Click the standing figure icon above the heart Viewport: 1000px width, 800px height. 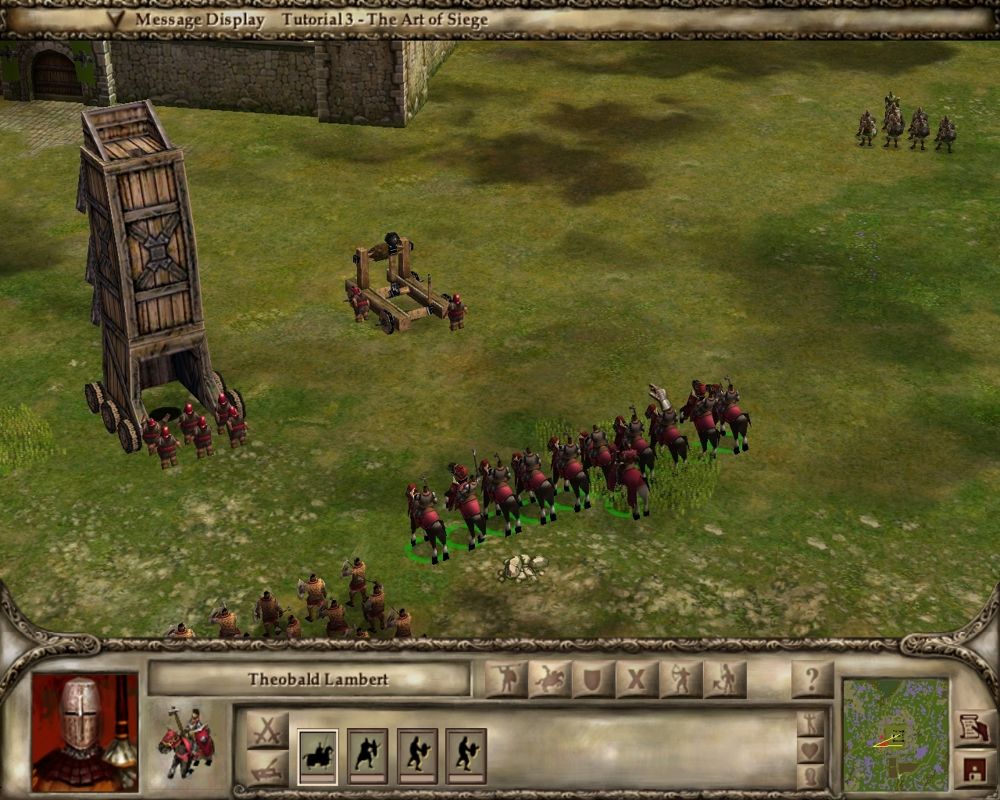click(811, 724)
